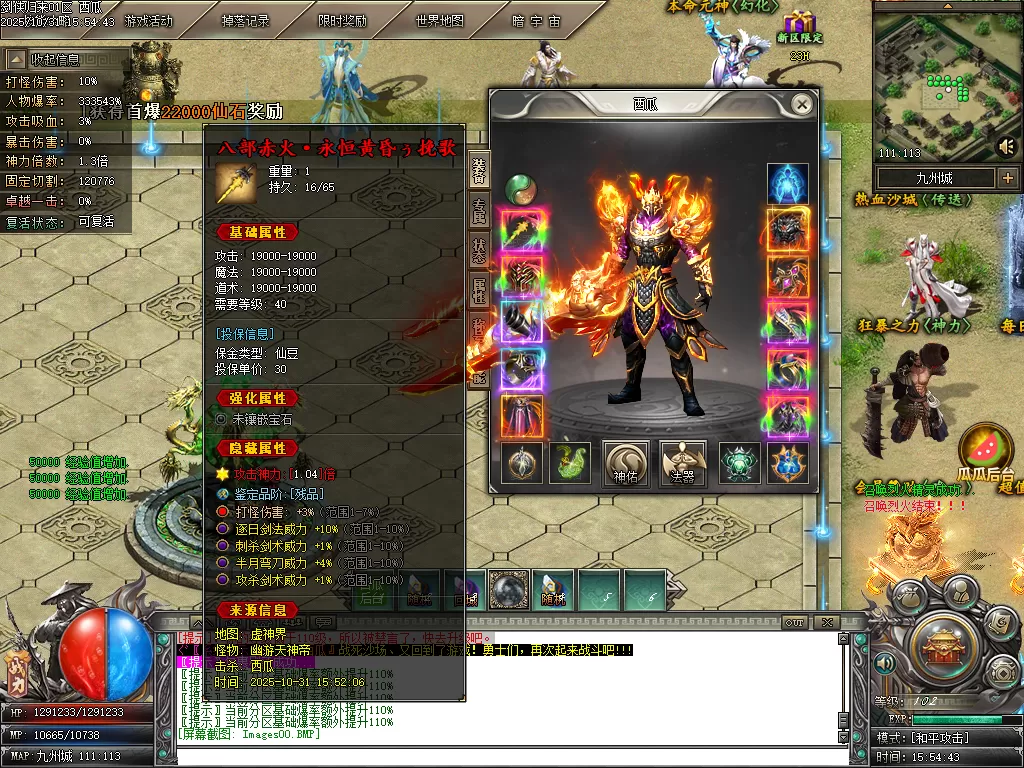Click the OUT button above chat

(795, 622)
